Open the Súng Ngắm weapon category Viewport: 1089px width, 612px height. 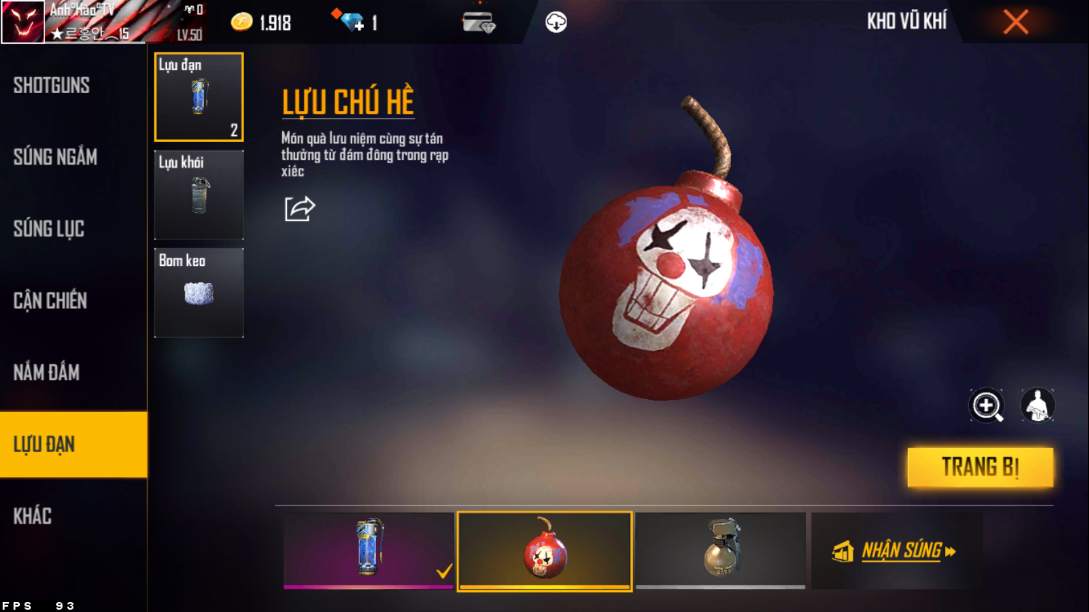click(55, 157)
